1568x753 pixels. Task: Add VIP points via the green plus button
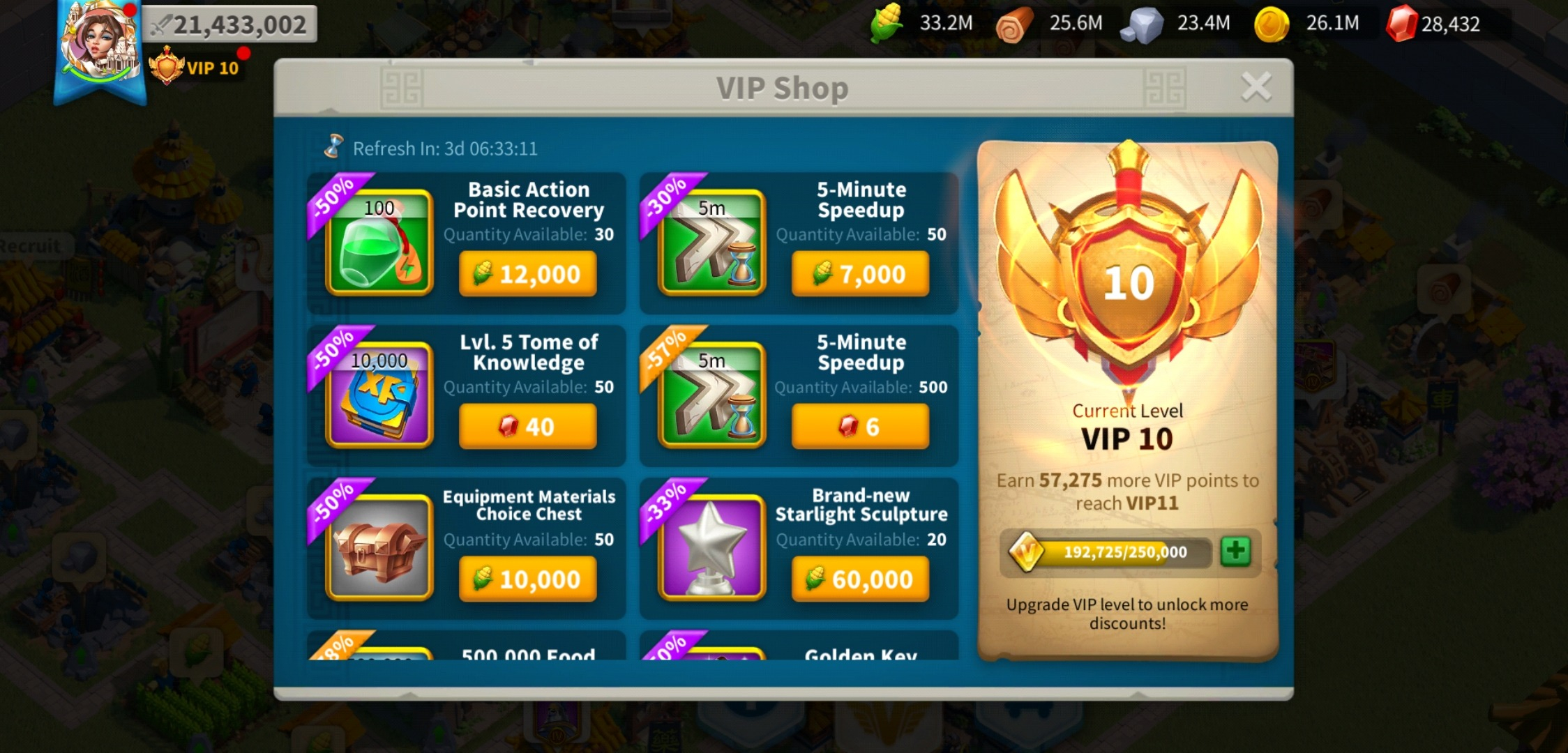1238,553
